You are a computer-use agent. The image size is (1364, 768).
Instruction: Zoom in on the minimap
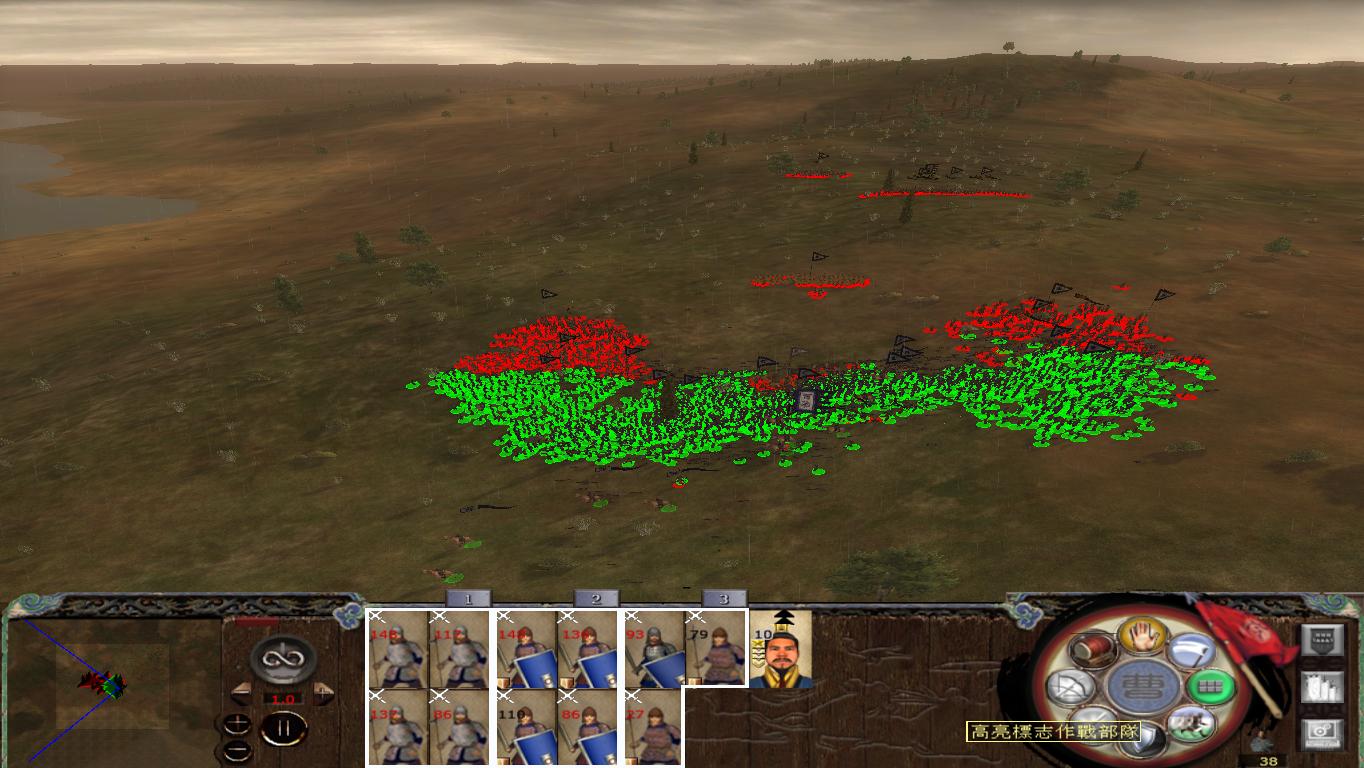pyautogui.click(x=237, y=724)
